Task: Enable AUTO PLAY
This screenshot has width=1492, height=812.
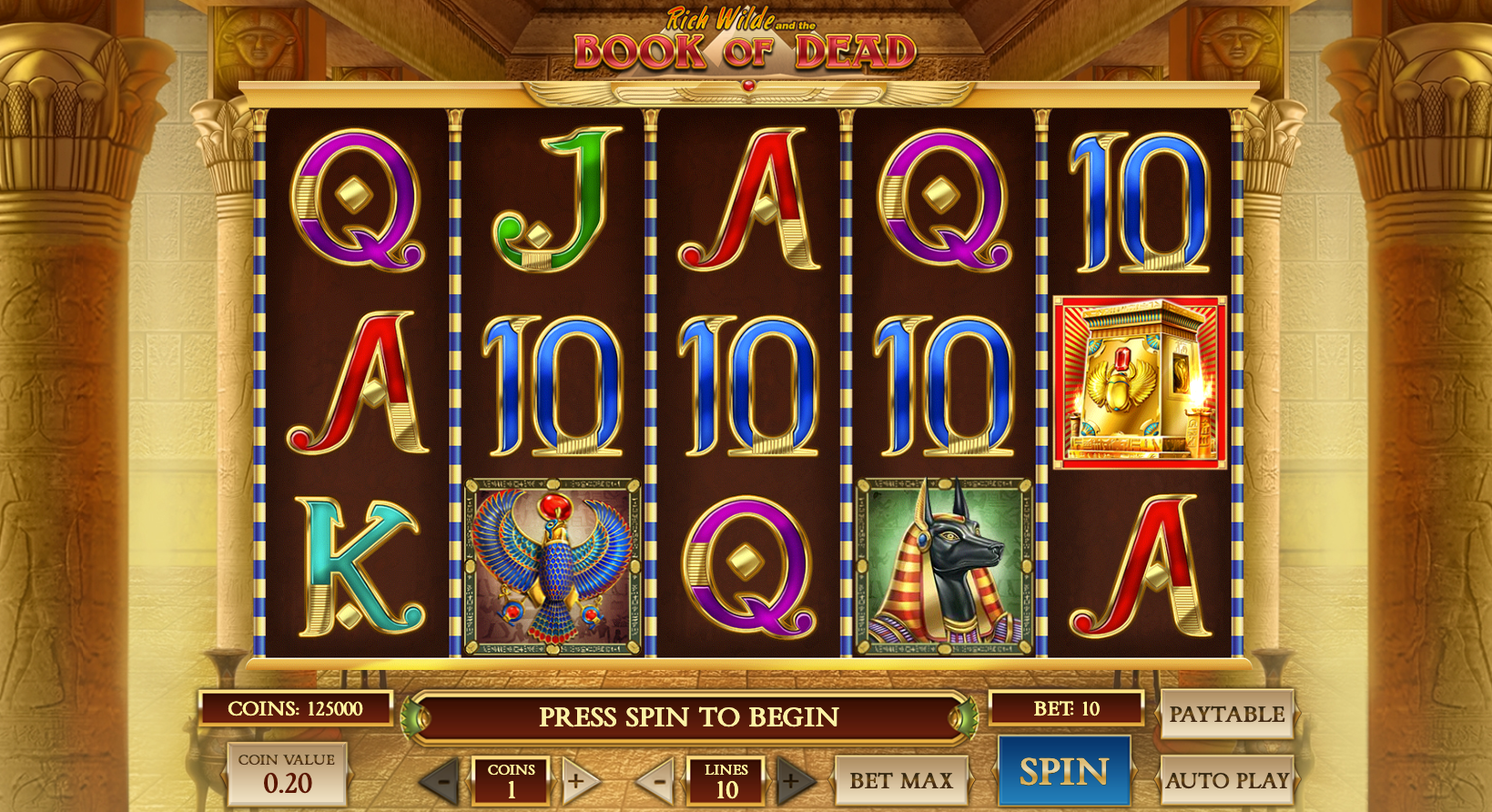Action: point(1228,780)
